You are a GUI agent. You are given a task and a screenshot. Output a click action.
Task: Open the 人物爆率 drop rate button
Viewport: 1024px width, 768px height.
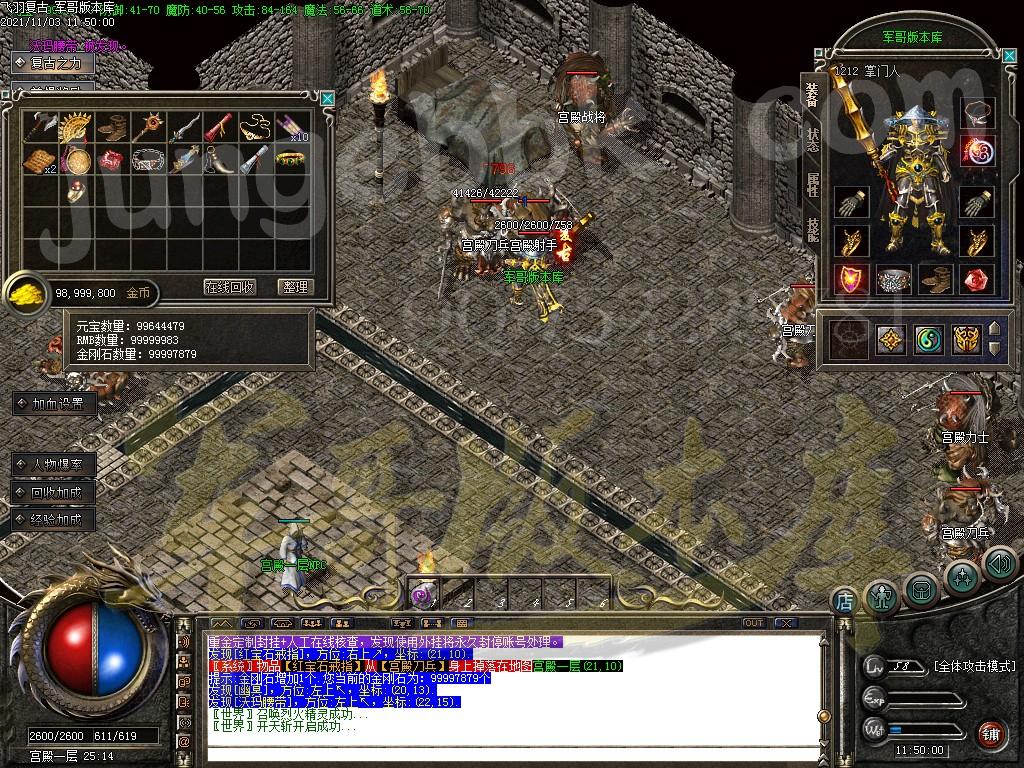pos(56,465)
